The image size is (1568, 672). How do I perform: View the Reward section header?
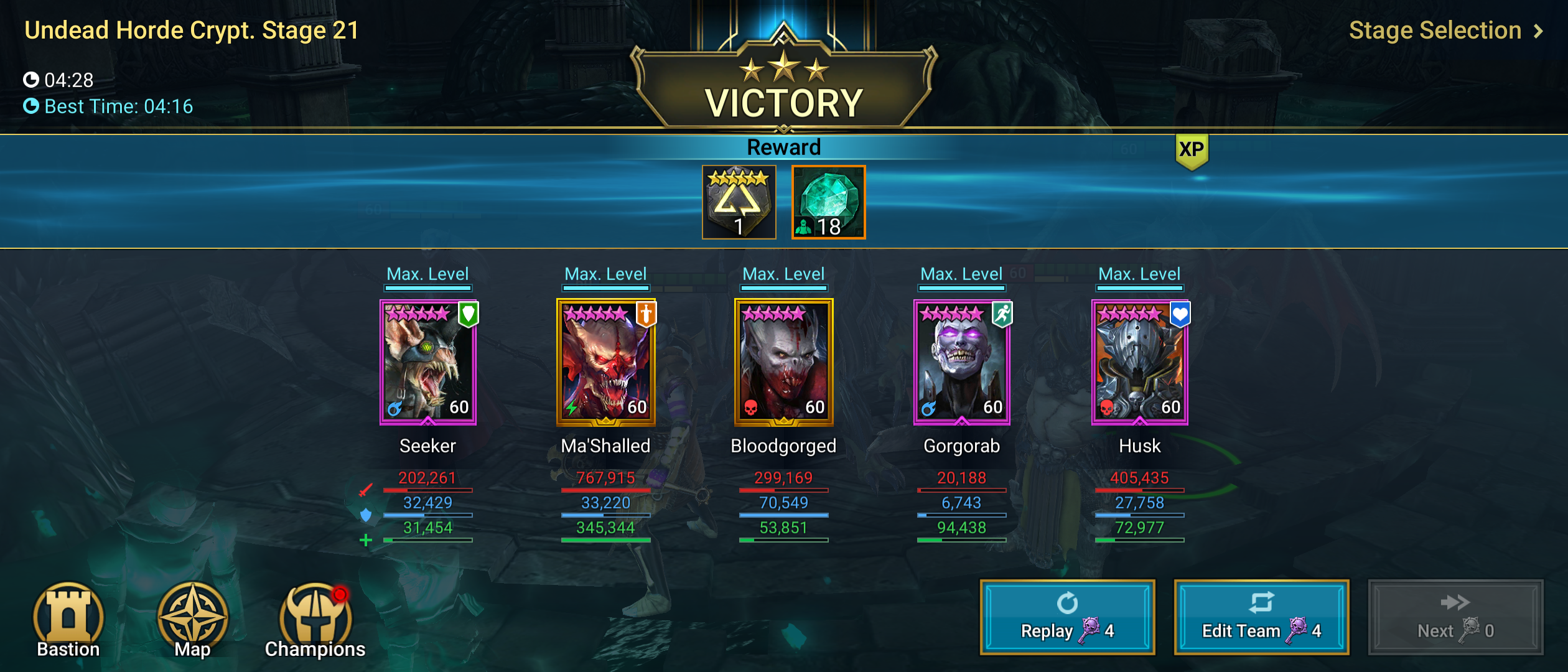783,148
